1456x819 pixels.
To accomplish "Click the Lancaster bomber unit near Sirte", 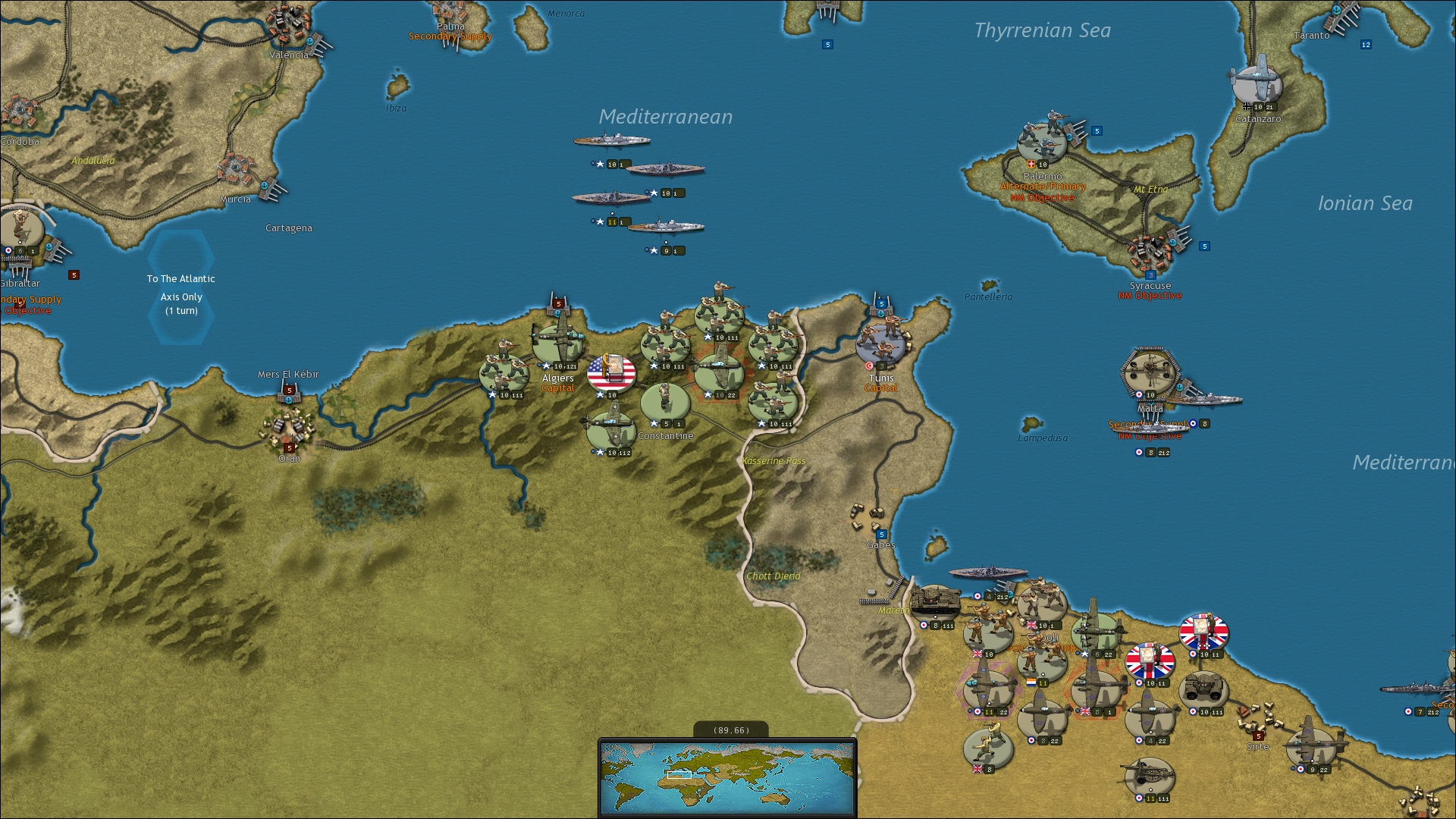I will [x=1310, y=743].
